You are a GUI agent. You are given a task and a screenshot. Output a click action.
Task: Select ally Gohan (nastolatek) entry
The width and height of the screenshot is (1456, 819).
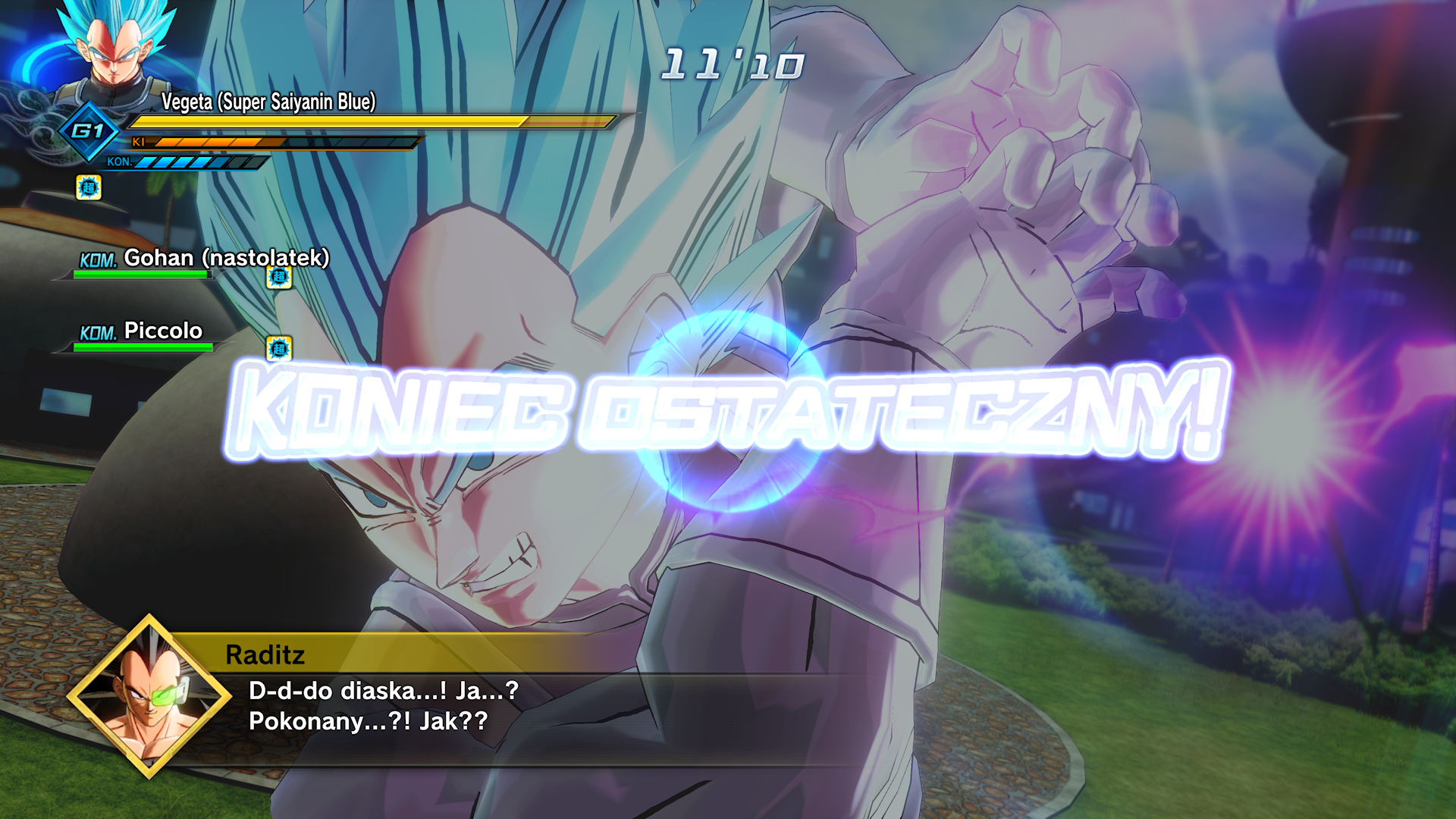point(203,259)
